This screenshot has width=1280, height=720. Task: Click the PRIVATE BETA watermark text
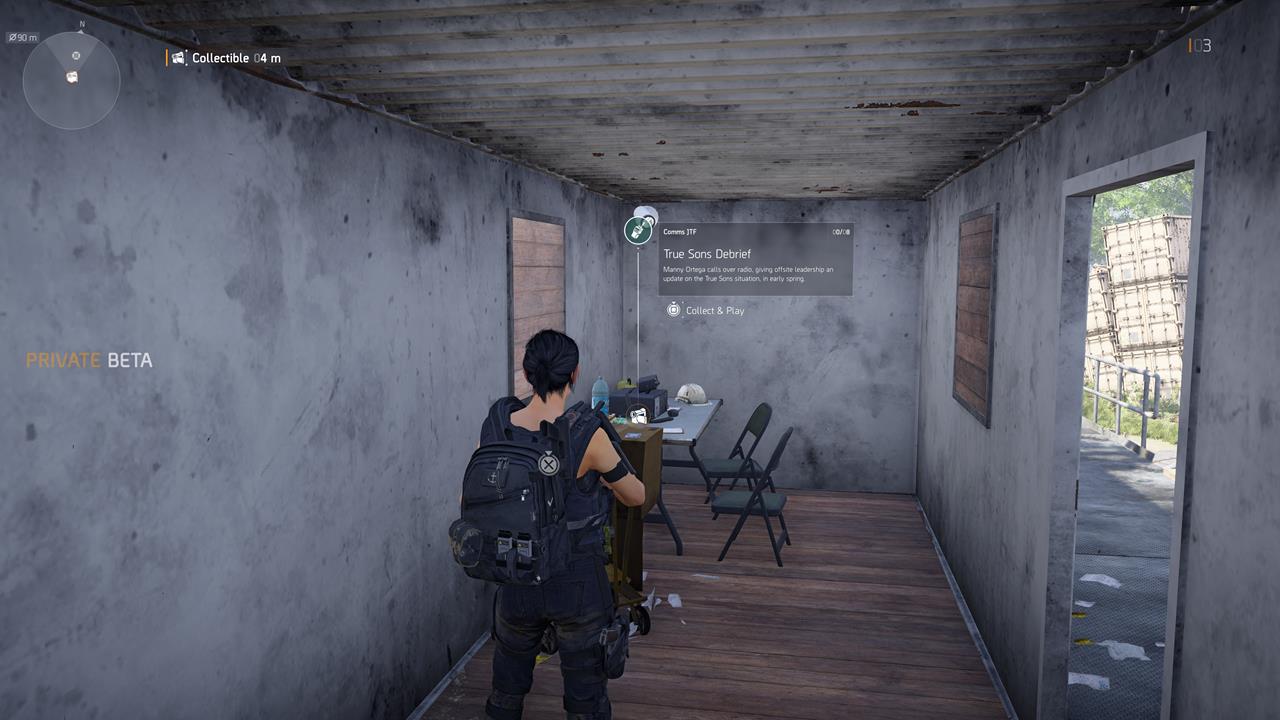pyautogui.click(x=90, y=361)
